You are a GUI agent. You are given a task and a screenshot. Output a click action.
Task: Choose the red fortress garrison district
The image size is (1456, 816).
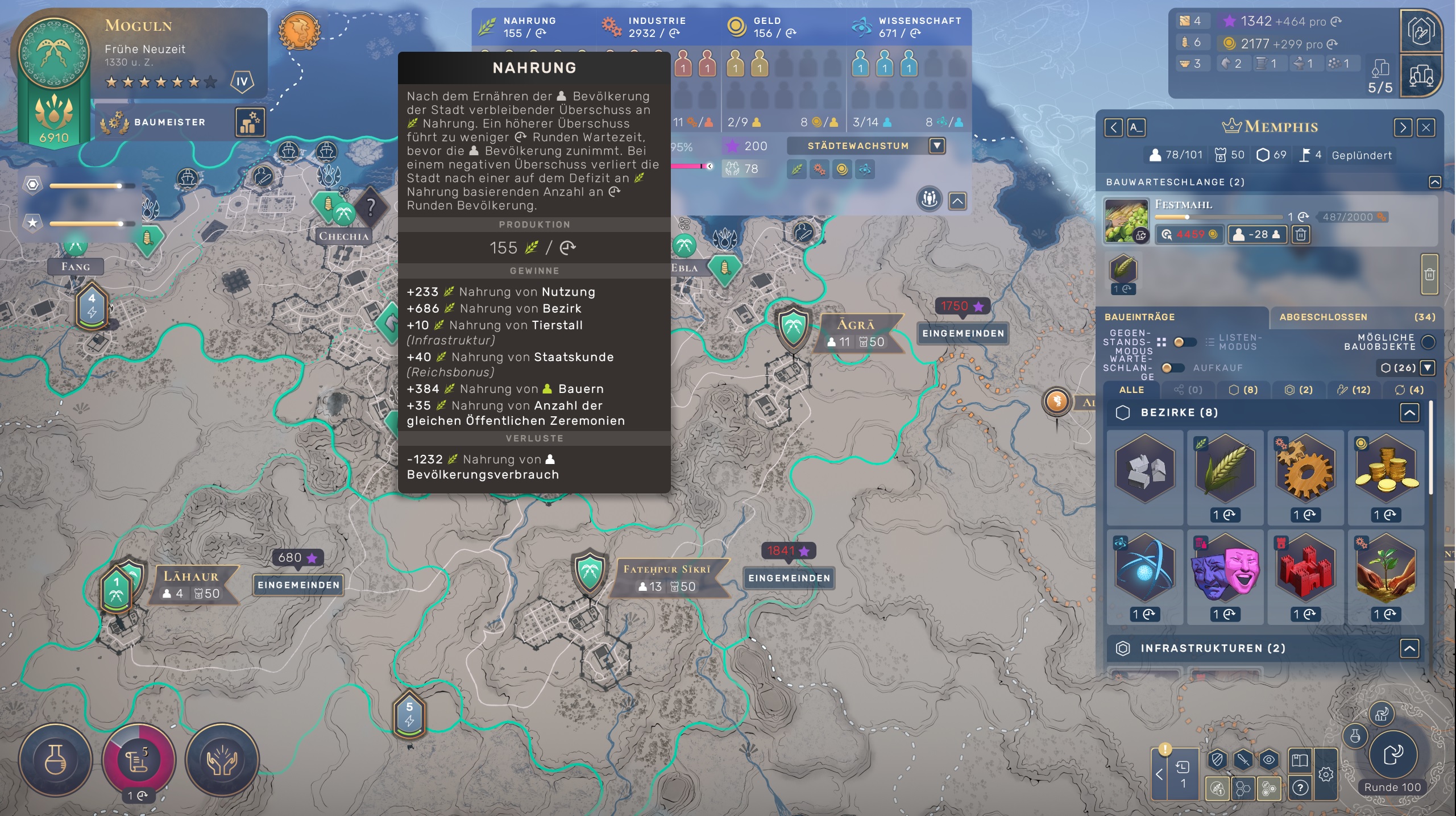coord(1305,568)
